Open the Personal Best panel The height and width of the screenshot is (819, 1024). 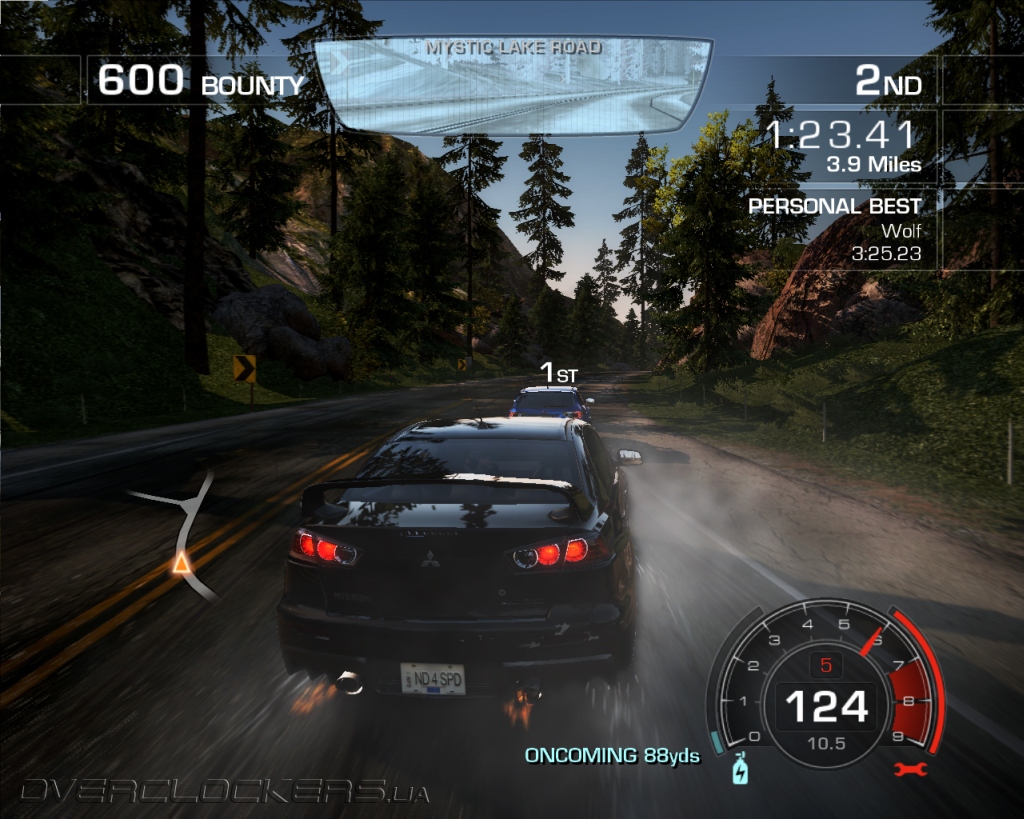pos(836,230)
